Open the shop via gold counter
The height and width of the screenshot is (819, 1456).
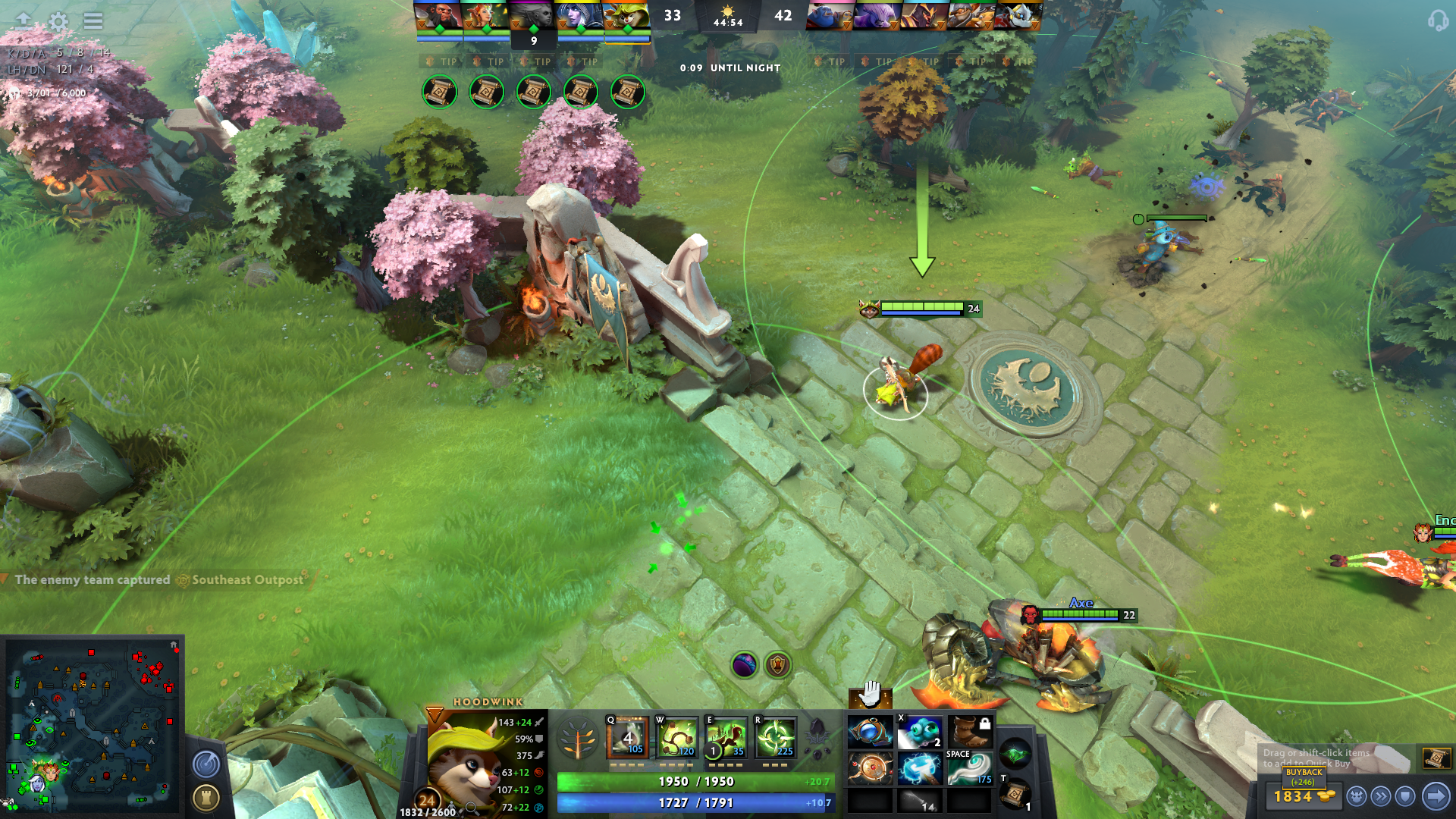coord(1304,796)
